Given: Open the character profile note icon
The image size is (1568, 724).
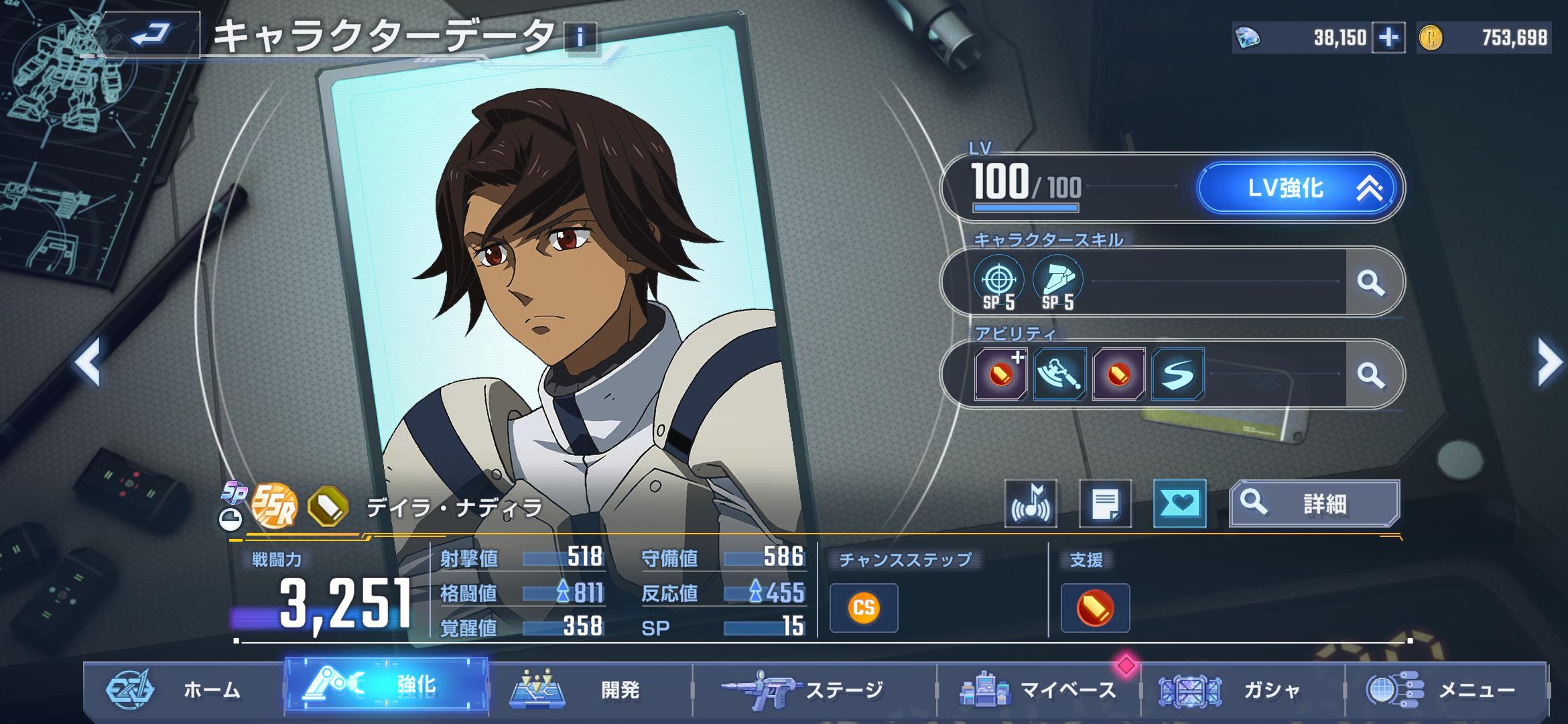Looking at the screenshot, I should point(1105,504).
